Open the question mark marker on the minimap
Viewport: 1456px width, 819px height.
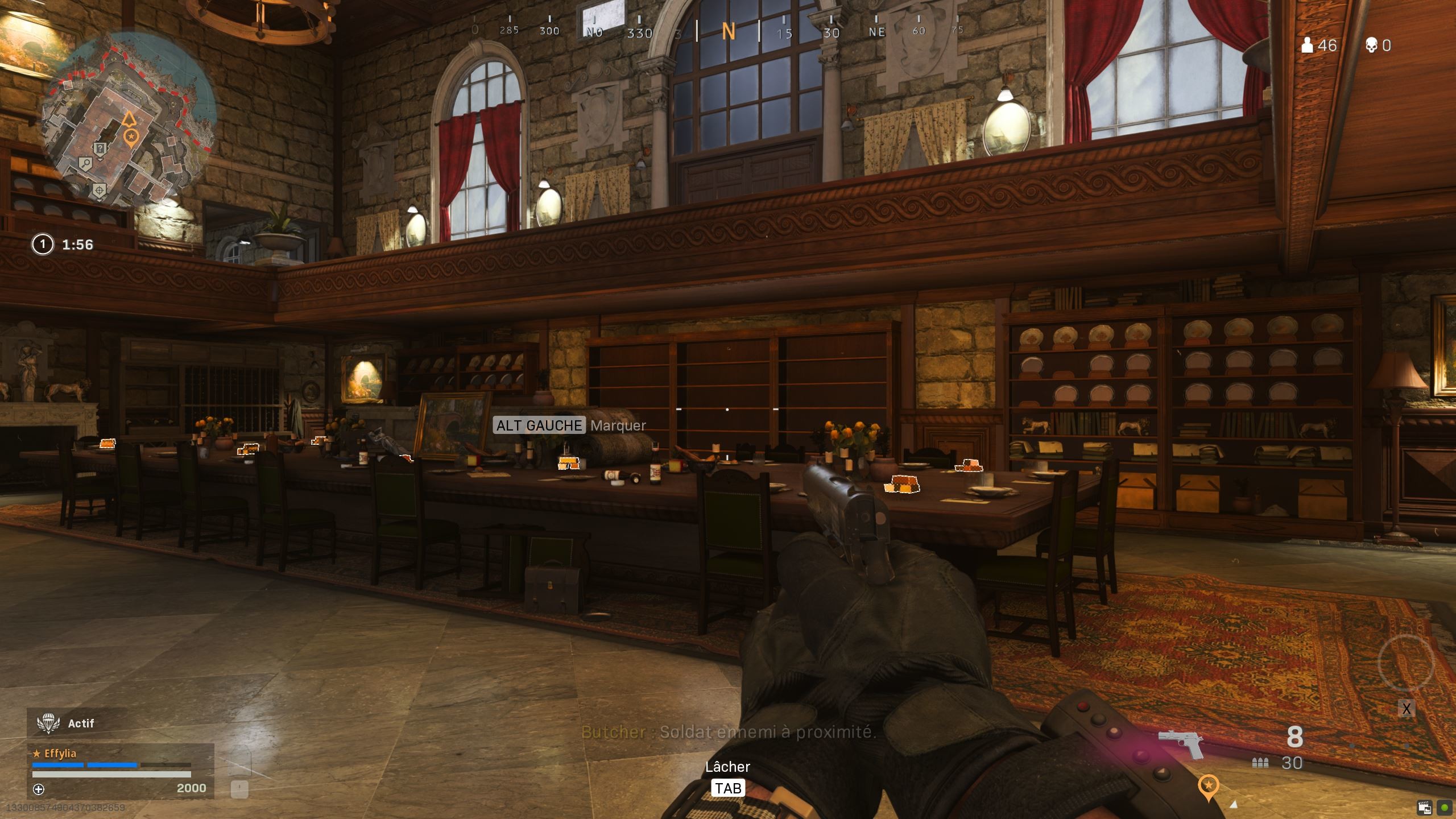100,149
